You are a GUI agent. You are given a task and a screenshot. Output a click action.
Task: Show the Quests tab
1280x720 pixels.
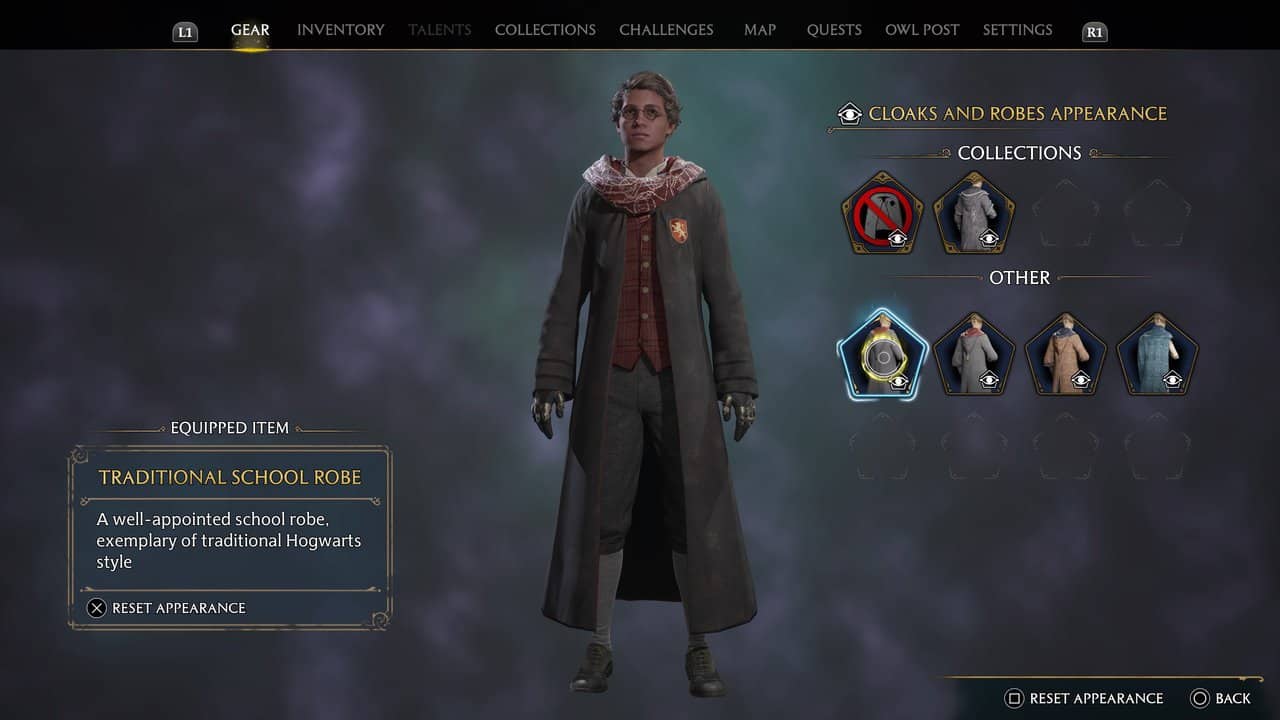(834, 30)
